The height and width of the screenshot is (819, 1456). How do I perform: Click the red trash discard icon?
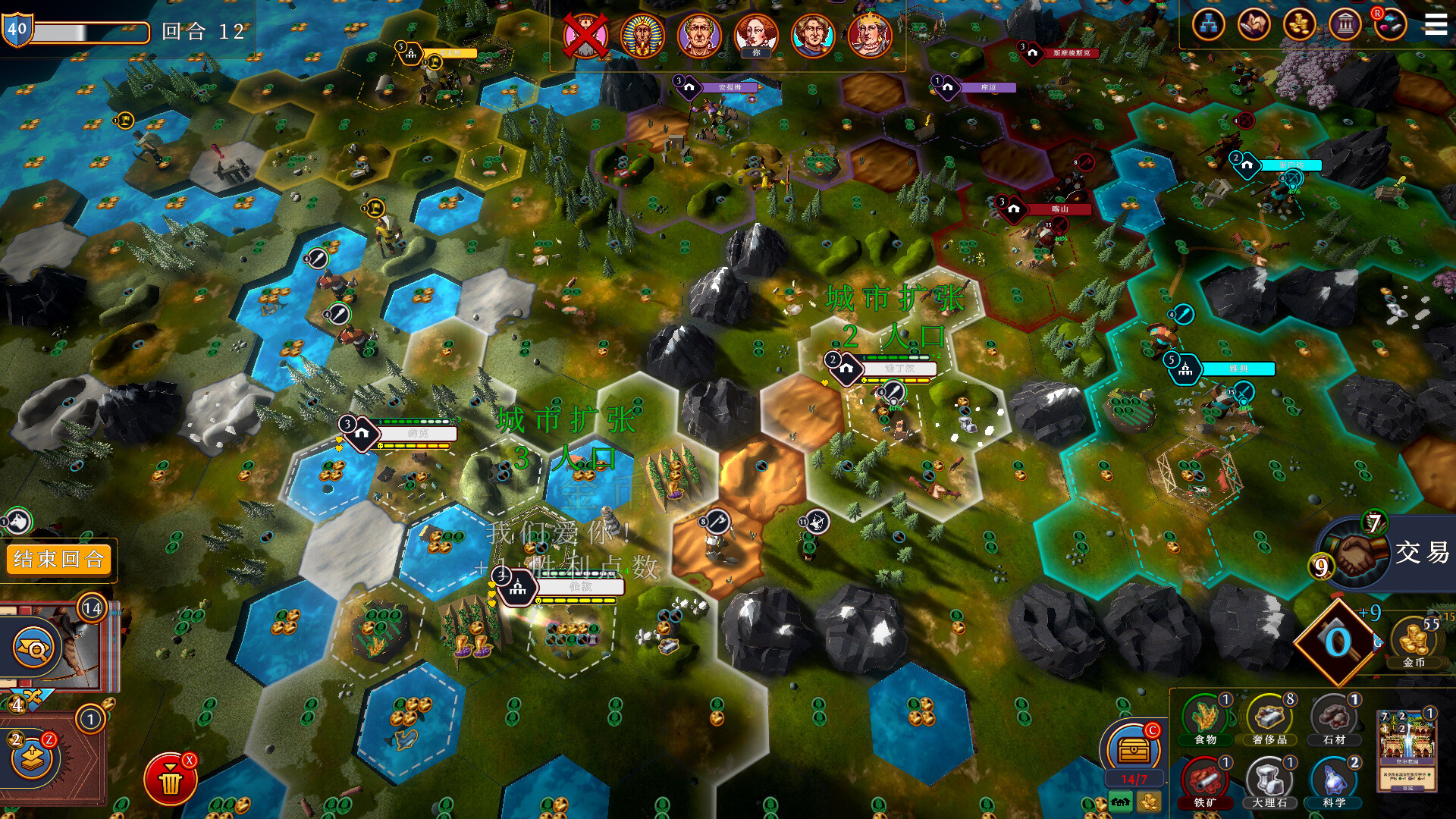tap(171, 778)
